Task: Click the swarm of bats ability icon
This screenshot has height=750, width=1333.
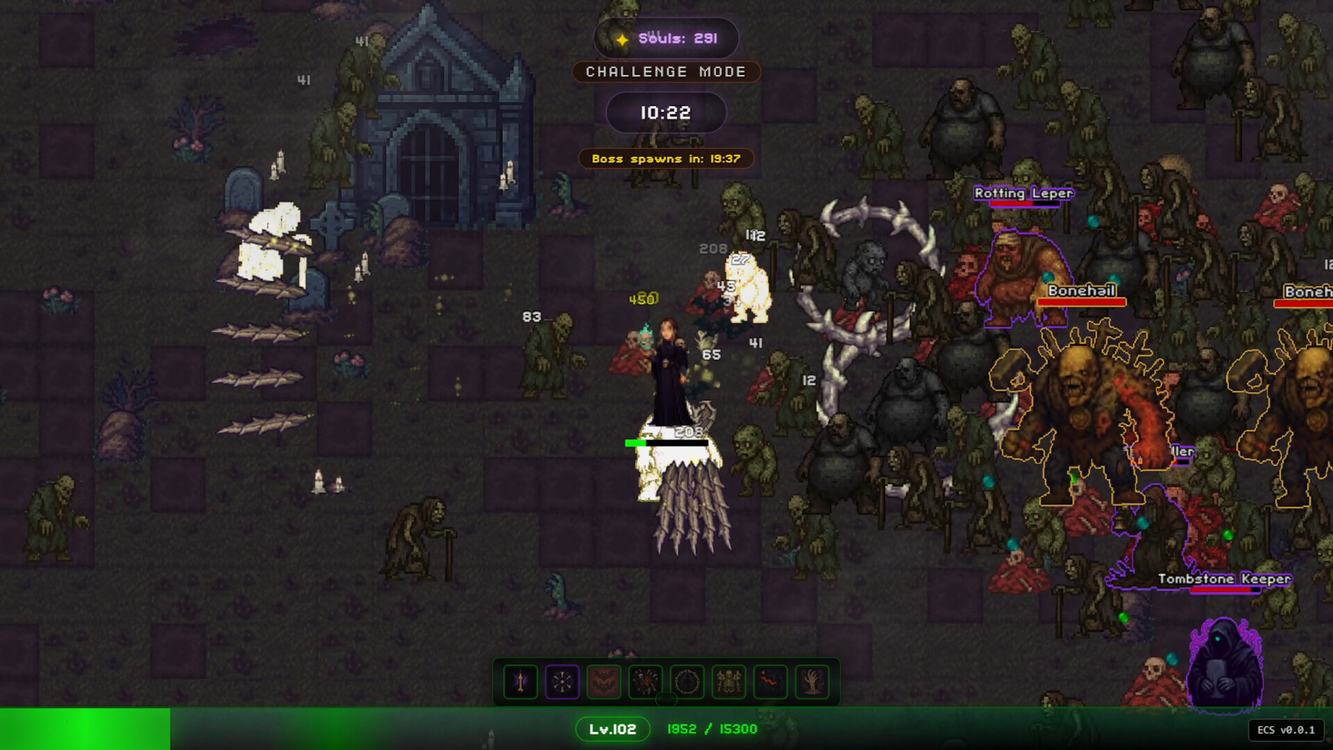Action: tap(603, 681)
